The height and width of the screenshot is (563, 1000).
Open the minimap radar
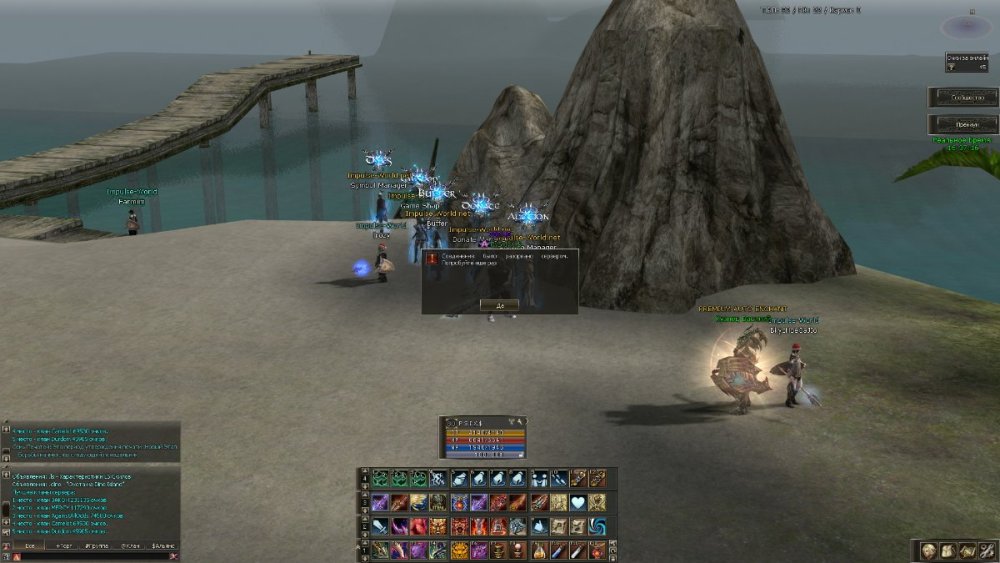[965, 26]
